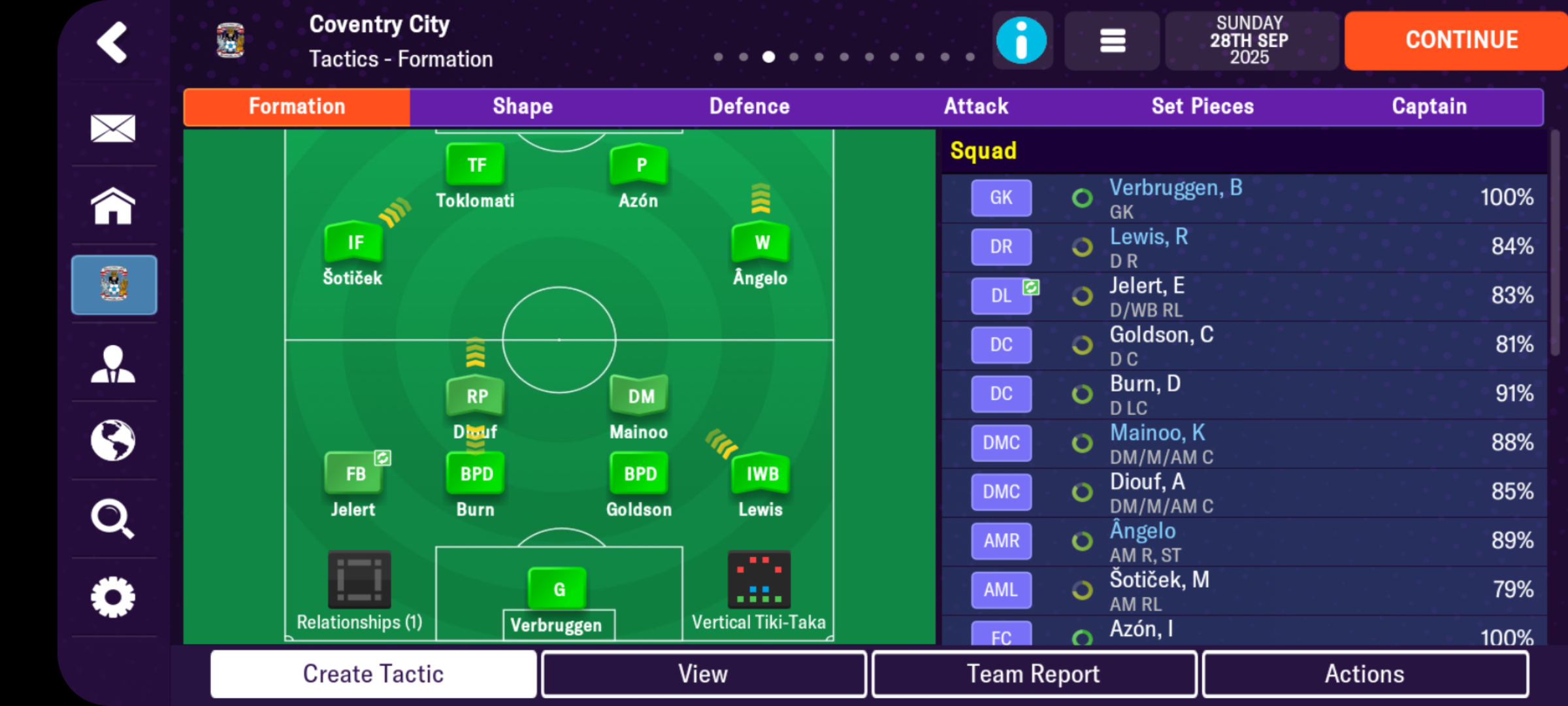Click Verbruggen's condition ring indicator
This screenshot has width=1568, height=706.
coord(1082,197)
